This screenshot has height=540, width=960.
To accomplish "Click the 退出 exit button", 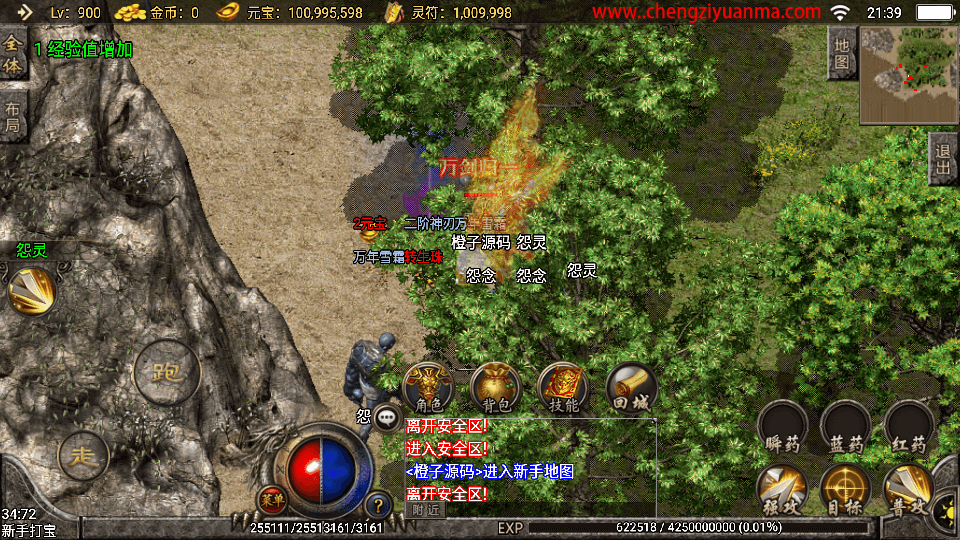I will tap(942, 159).
